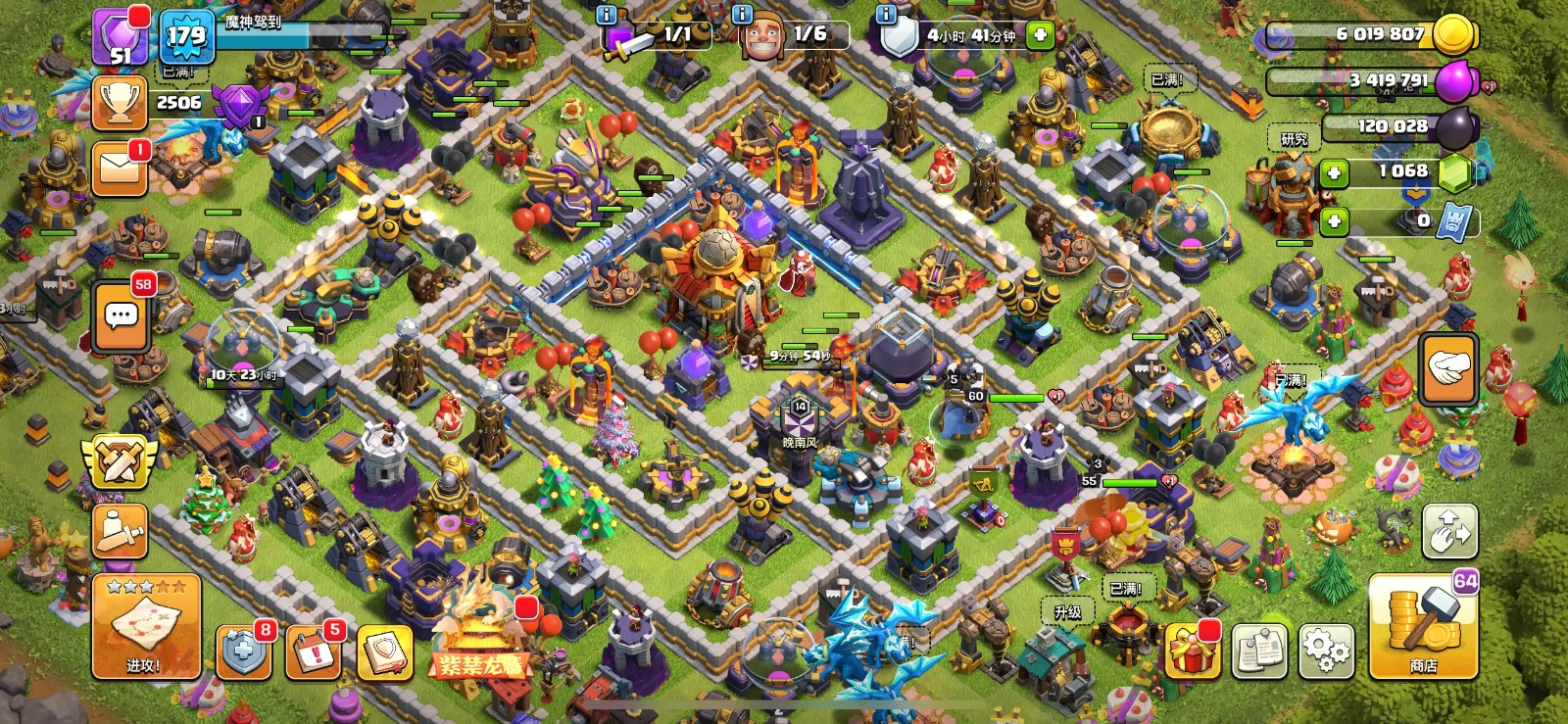This screenshot has width=1568, height=724.
Task: Show builder info for the 1/6 counter
Action: 743,15
